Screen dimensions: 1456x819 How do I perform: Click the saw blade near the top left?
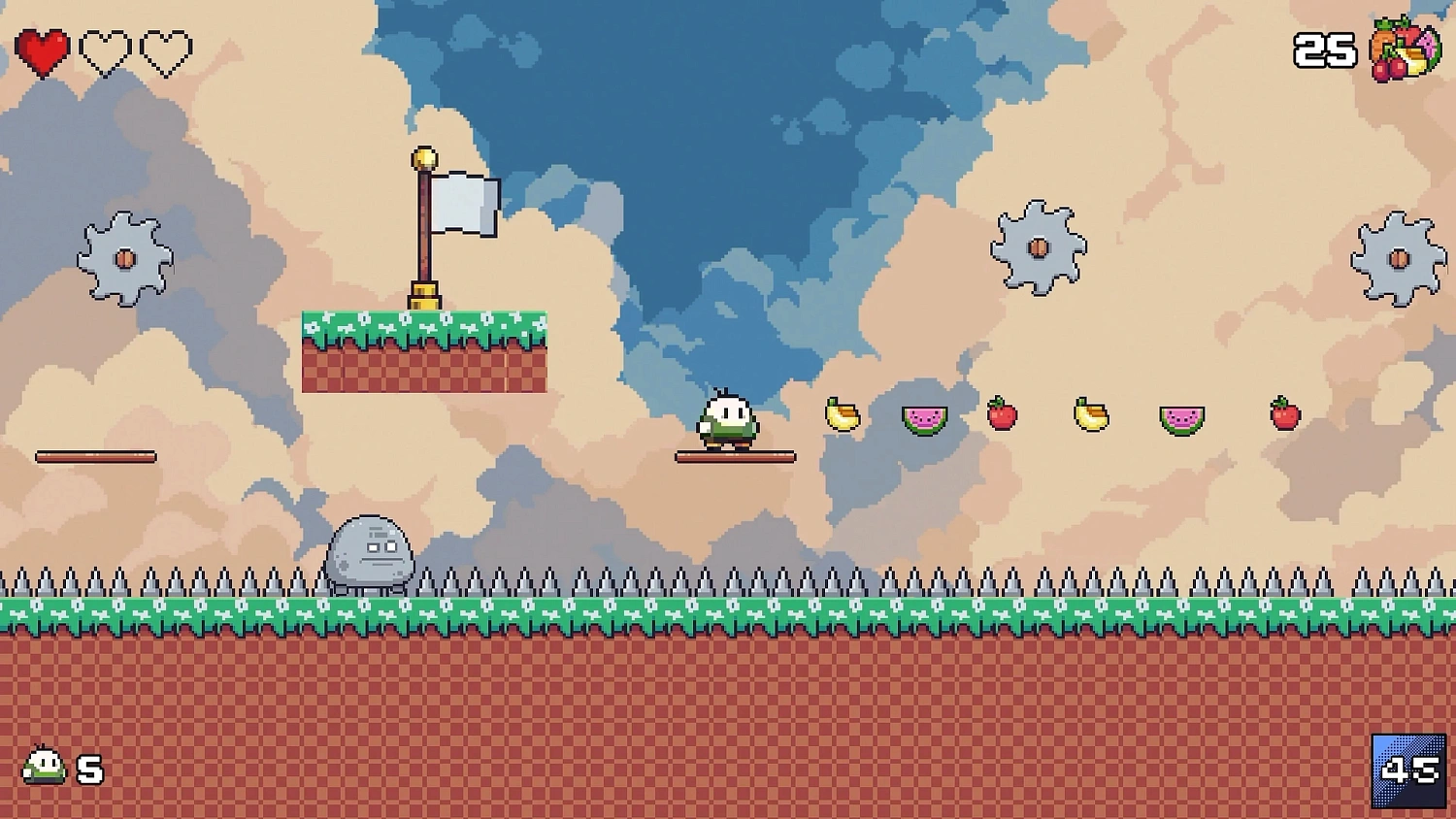tap(124, 260)
